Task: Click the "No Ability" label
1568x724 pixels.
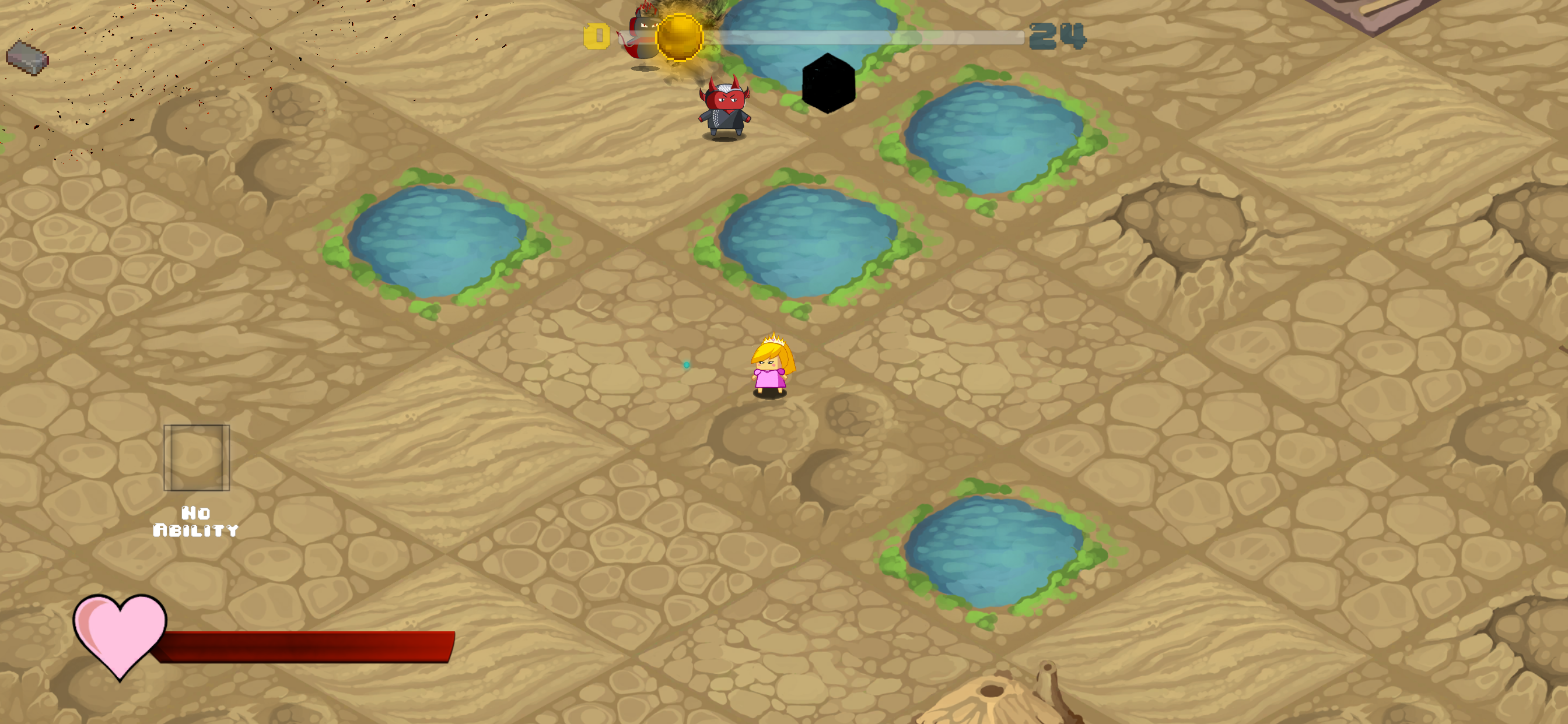Action: point(195,522)
